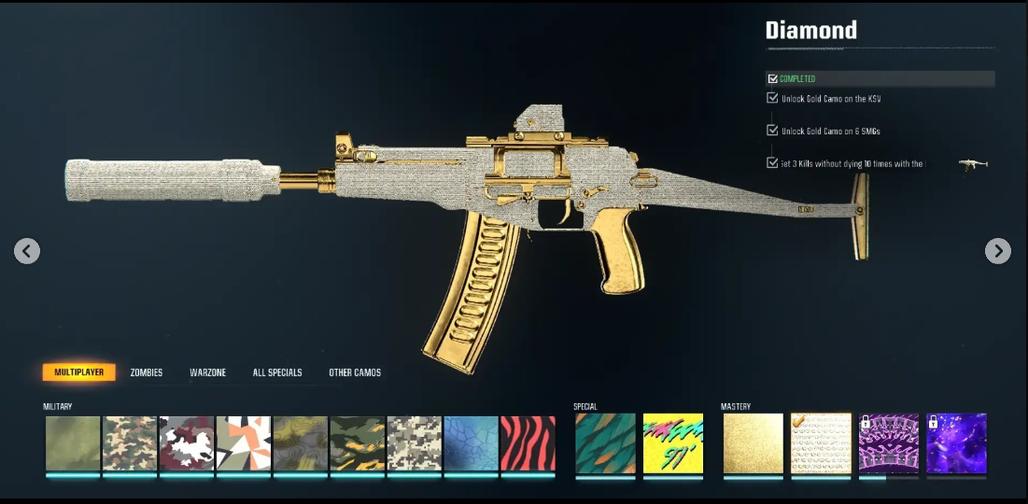Select the Gold mastery camo

(x=753, y=443)
